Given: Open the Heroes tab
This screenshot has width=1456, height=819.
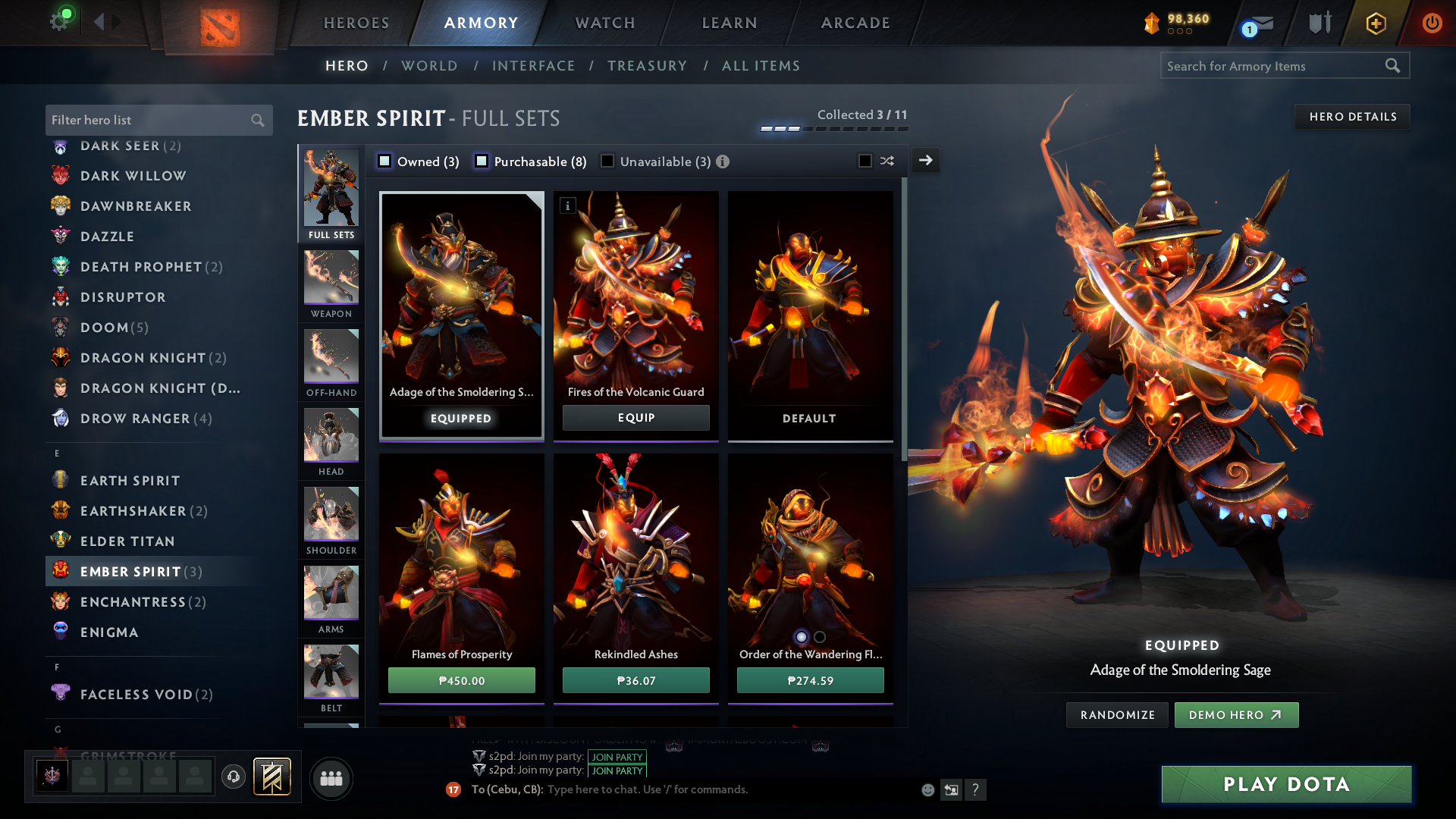Looking at the screenshot, I should 356,23.
